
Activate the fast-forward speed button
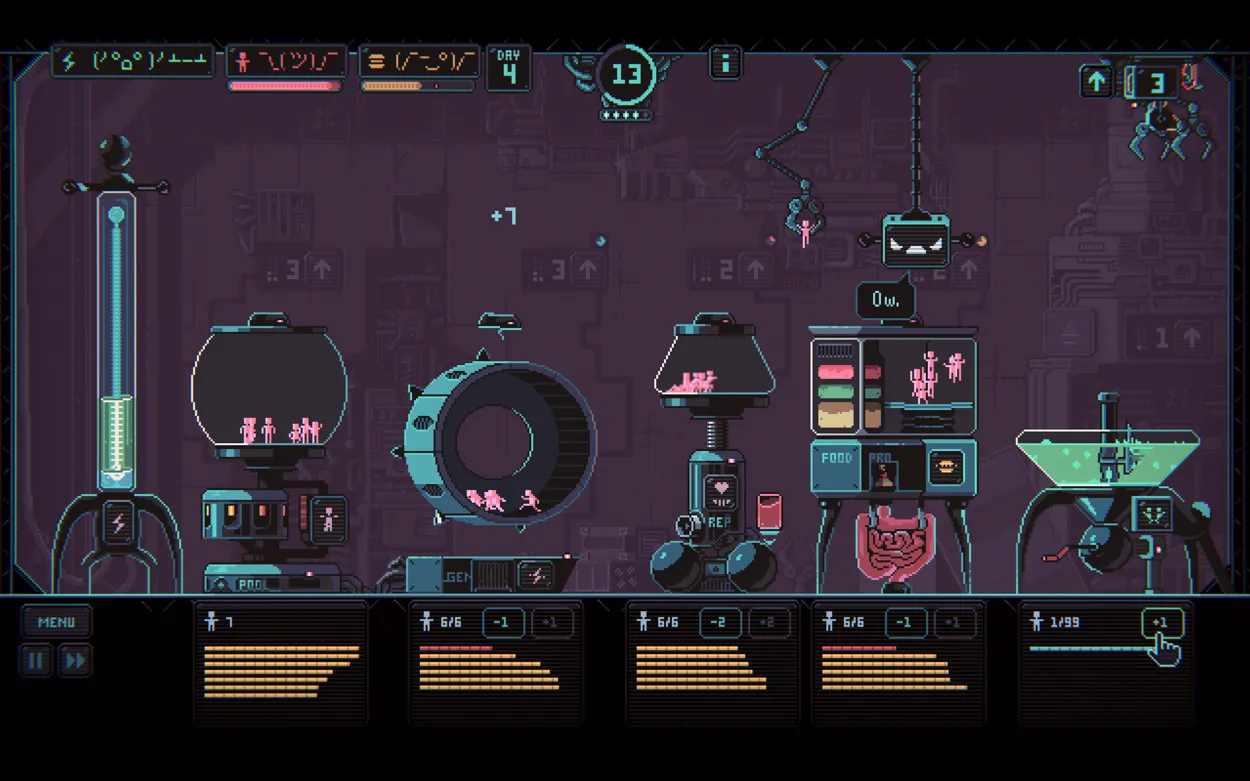[75, 661]
